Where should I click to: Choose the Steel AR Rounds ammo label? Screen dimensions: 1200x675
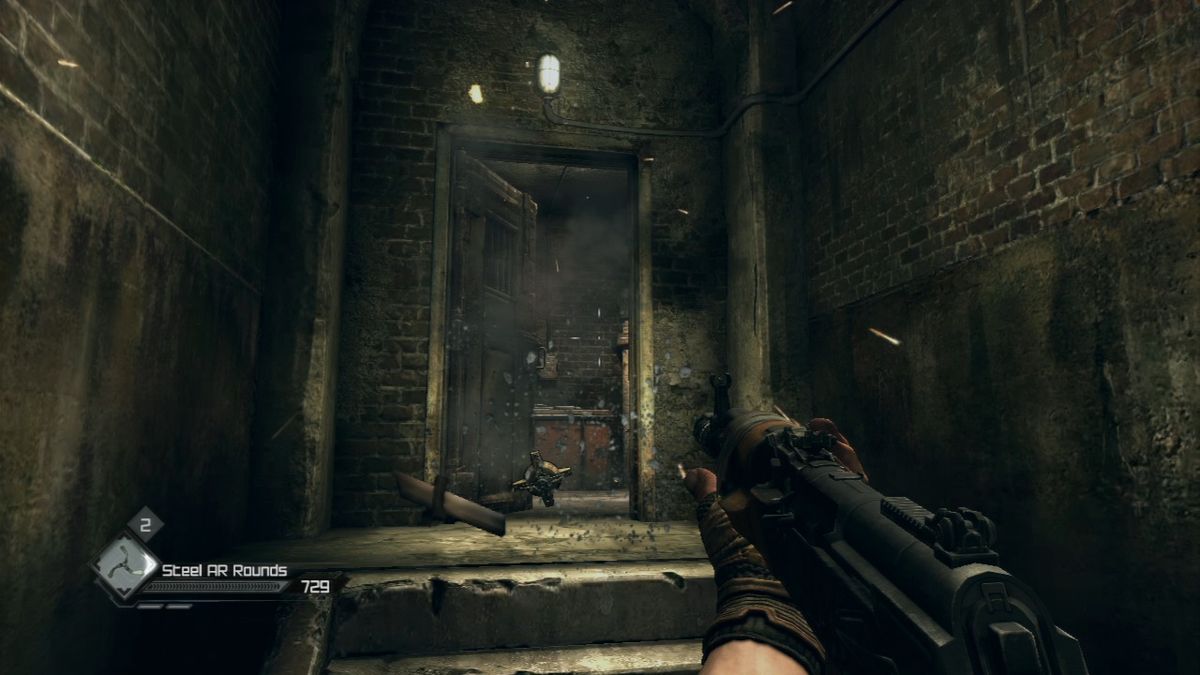tap(225, 571)
